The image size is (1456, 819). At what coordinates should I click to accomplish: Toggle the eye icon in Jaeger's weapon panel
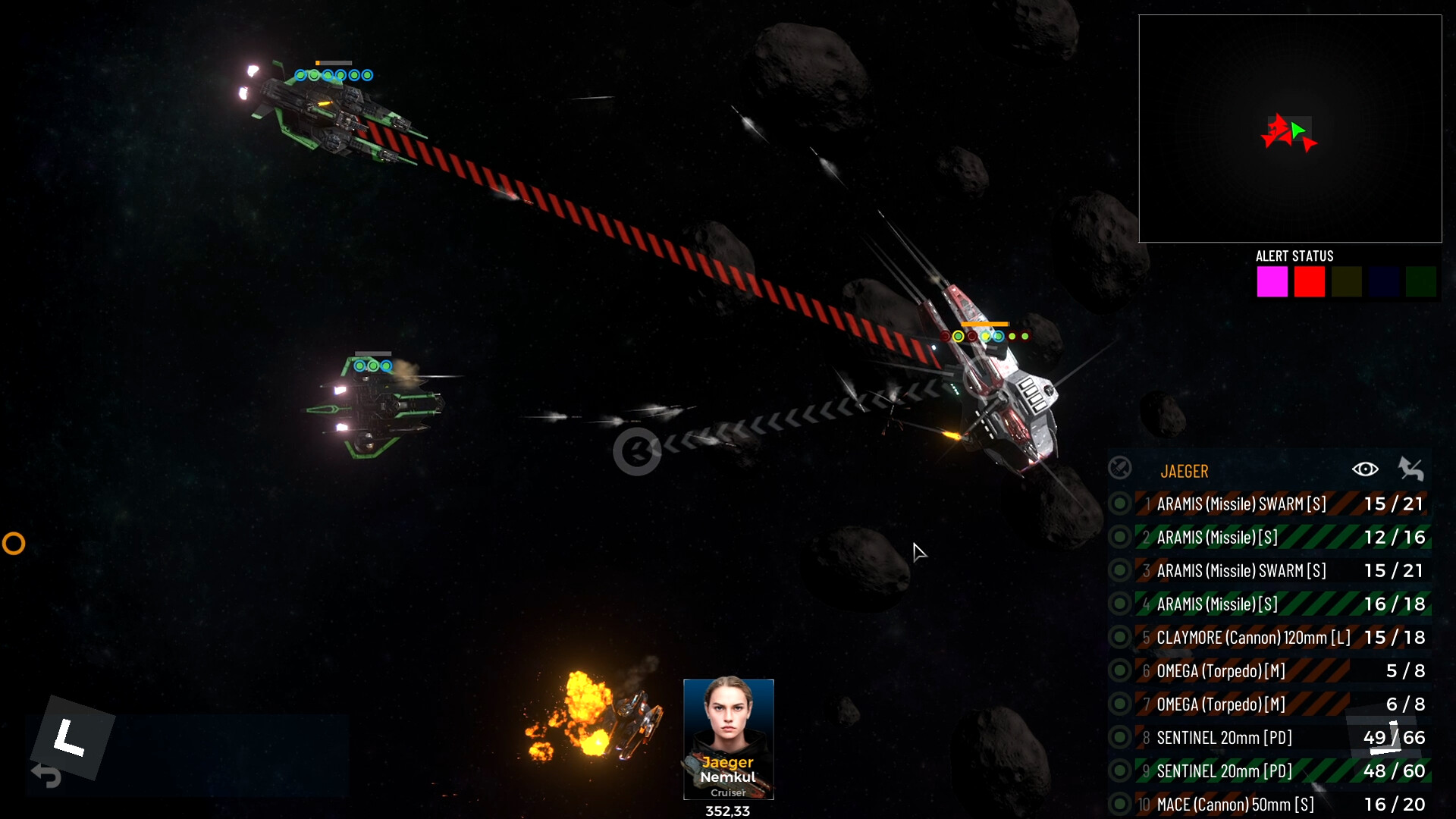pos(1365,469)
